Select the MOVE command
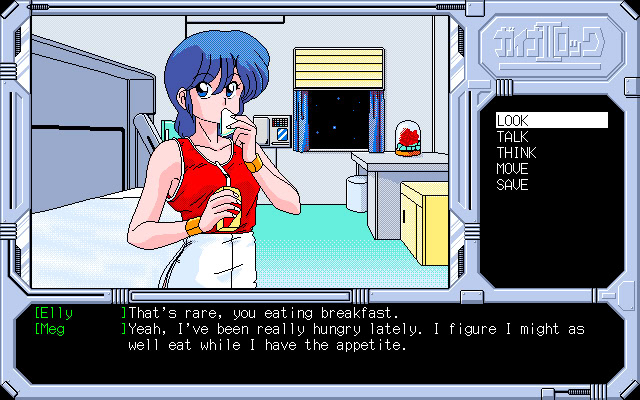Screen dimensions: 640x400 (512, 169)
